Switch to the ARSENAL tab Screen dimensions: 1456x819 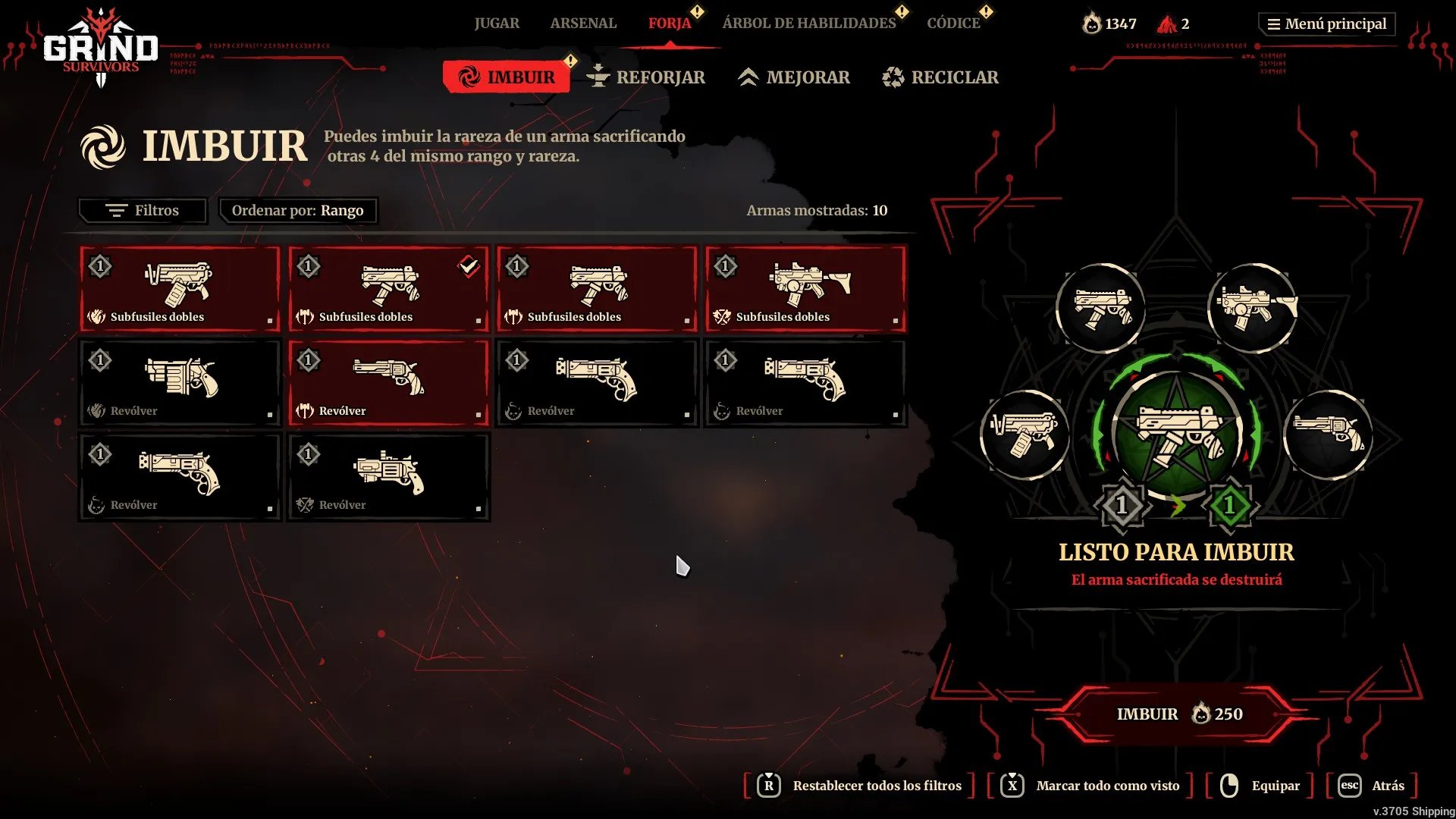point(583,24)
